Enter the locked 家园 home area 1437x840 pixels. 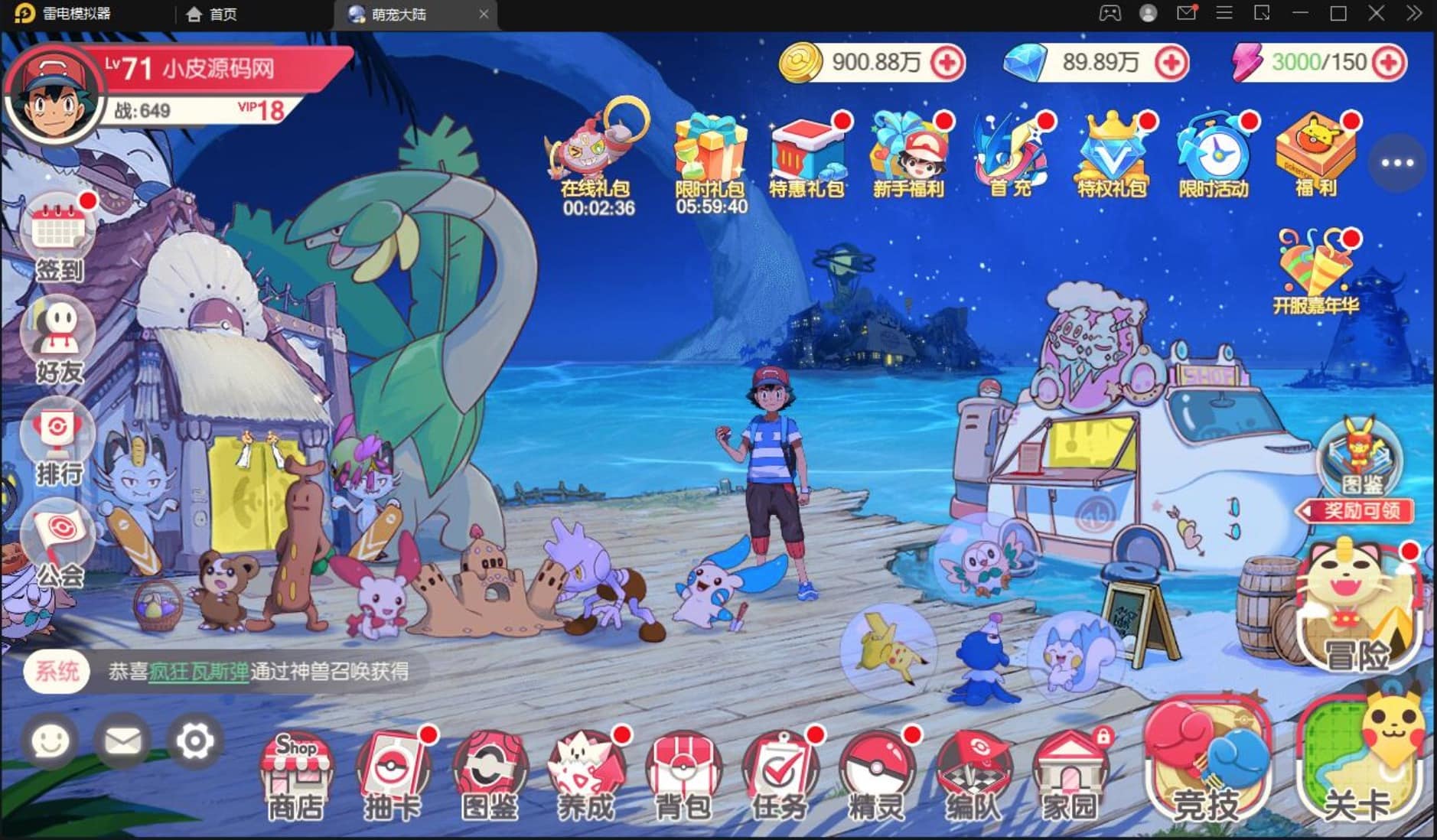click(x=1070, y=775)
